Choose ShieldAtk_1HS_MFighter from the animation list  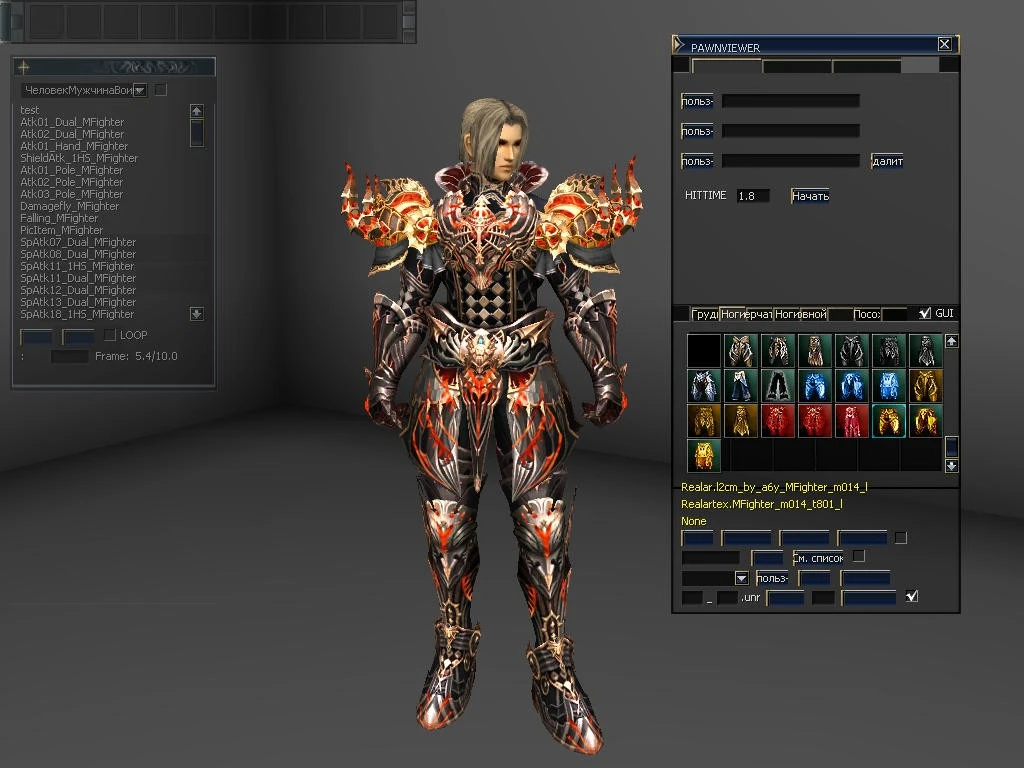tap(79, 158)
